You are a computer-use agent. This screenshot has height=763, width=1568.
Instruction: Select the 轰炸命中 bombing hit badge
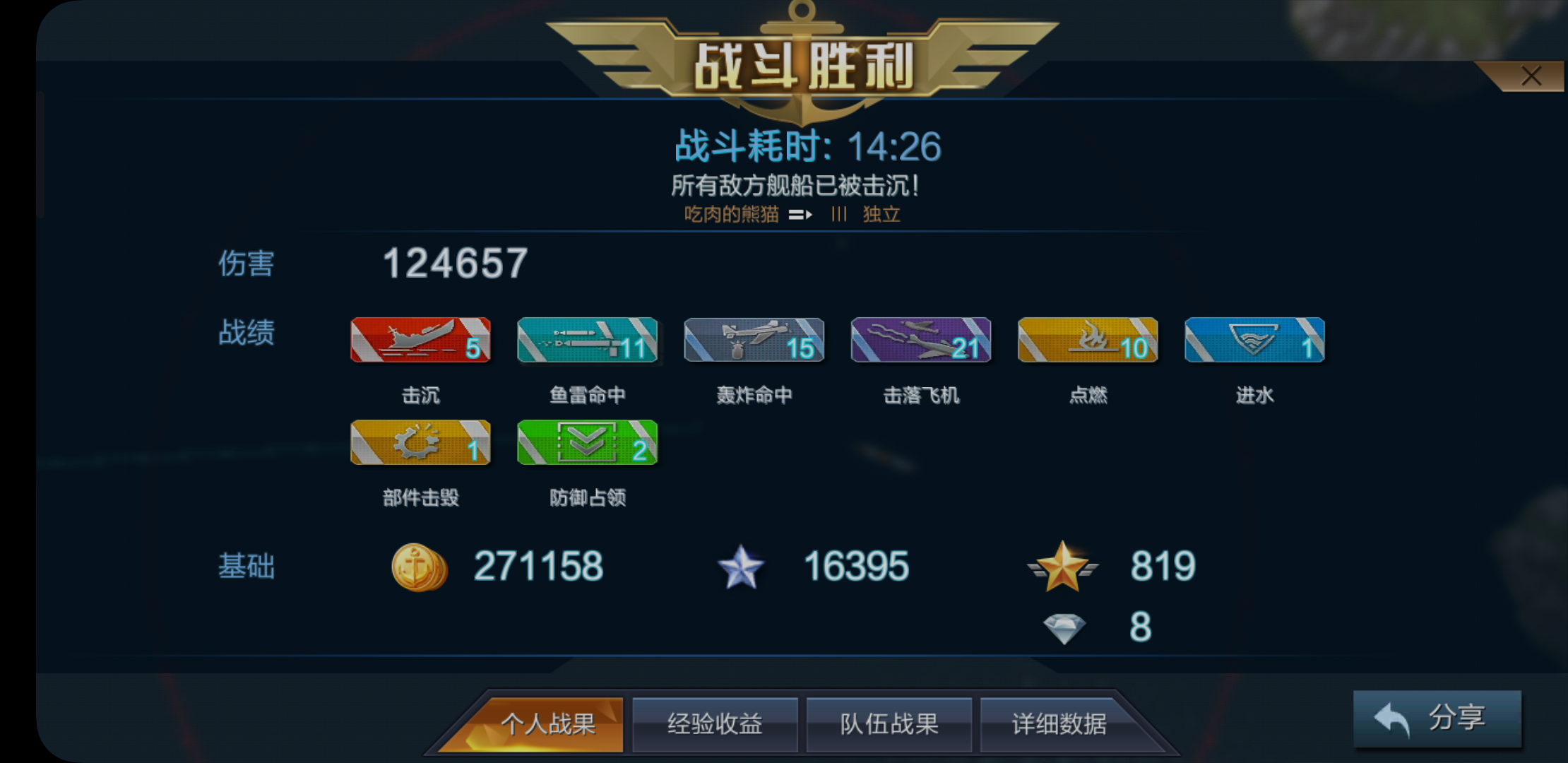753,341
